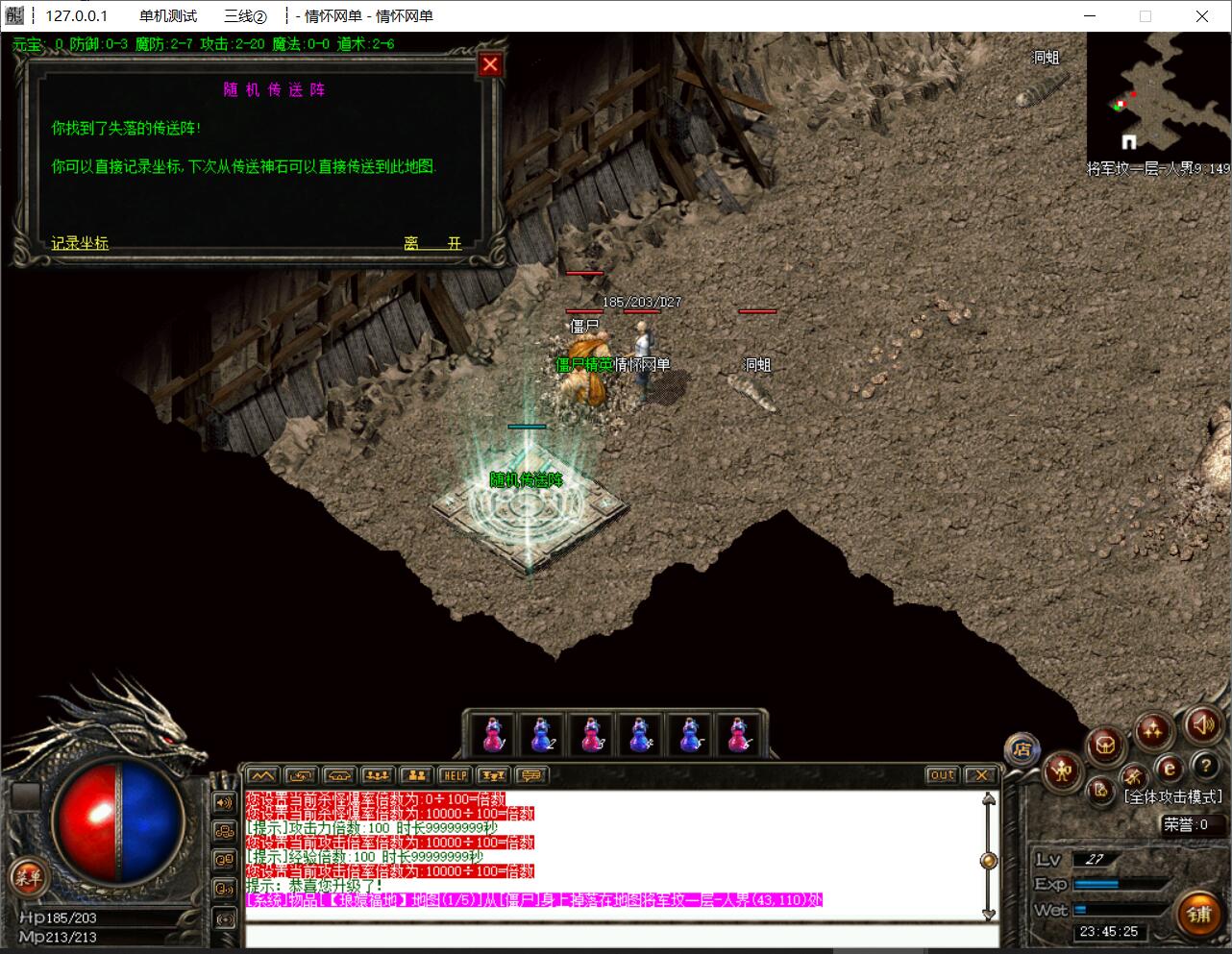Use the blue potion in hotbar slot 2
Image resolution: width=1232 pixels, height=954 pixels.
click(541, 736)
